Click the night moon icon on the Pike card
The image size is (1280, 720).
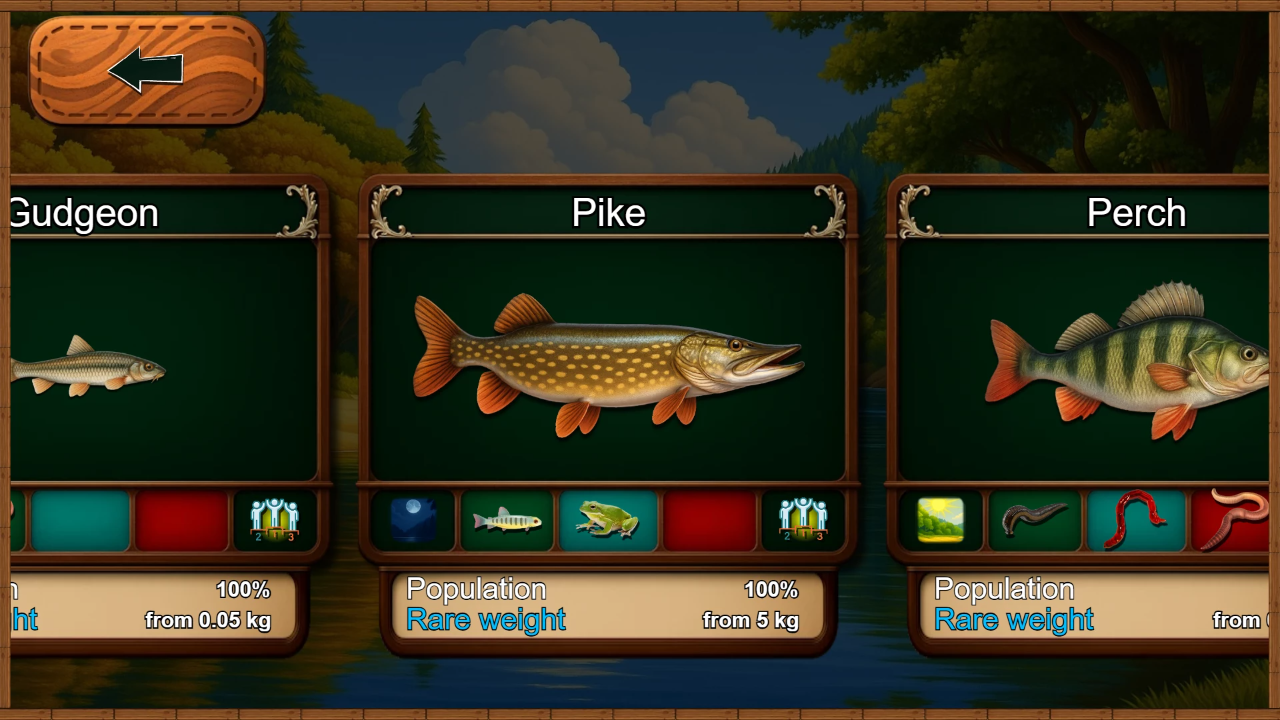(x=413, y=520)
